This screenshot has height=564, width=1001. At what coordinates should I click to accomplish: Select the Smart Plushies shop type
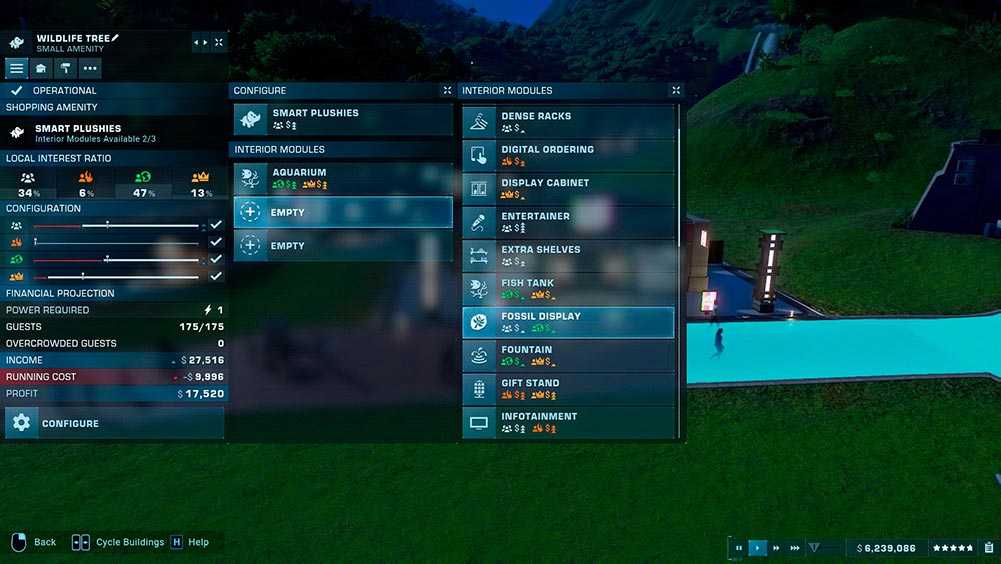click(342, 119)
